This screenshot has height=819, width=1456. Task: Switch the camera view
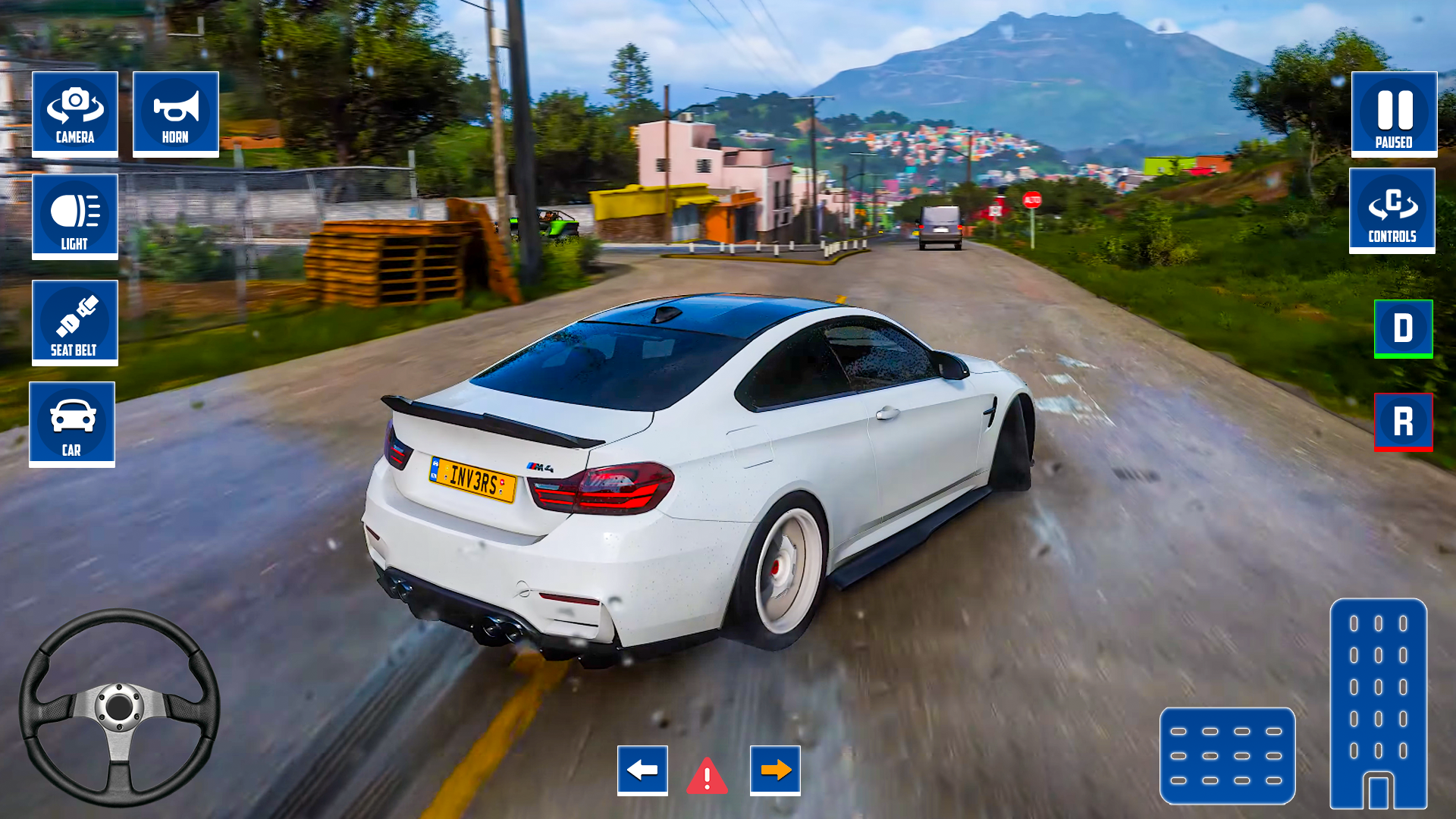[x=75, y=114]
